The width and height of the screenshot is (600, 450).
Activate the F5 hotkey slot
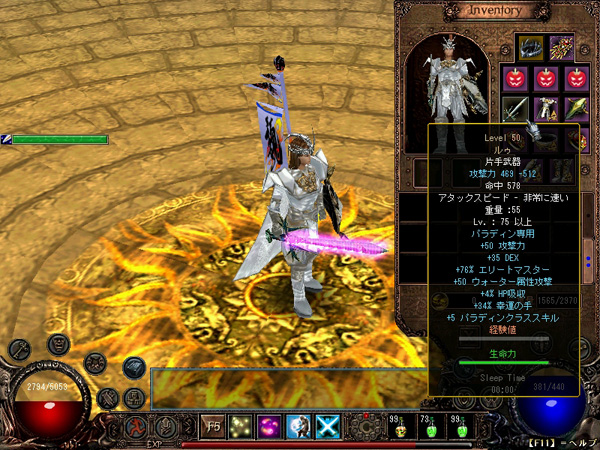[x=213, y=426]
